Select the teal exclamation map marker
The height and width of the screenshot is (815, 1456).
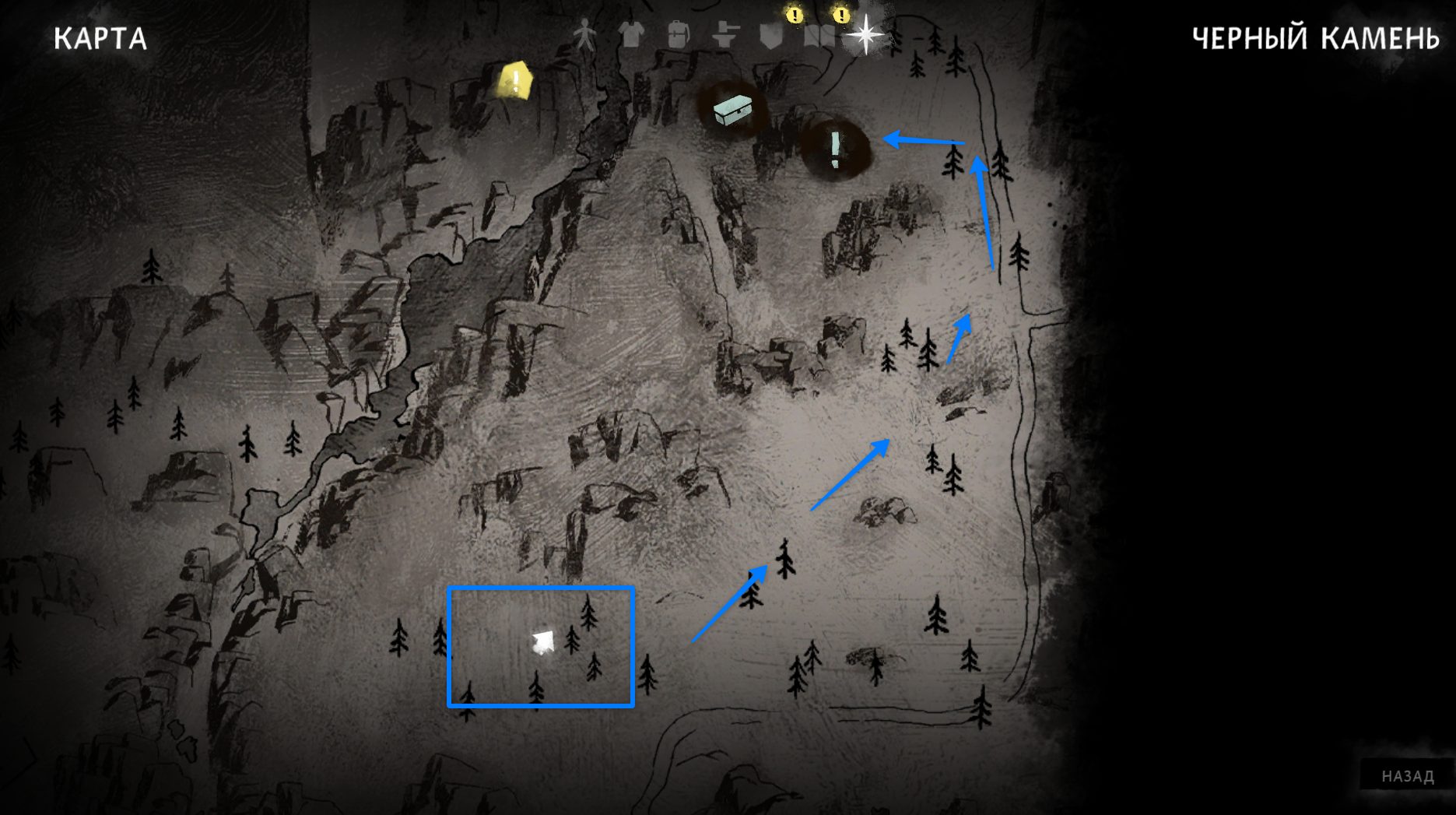coord(835,148)
